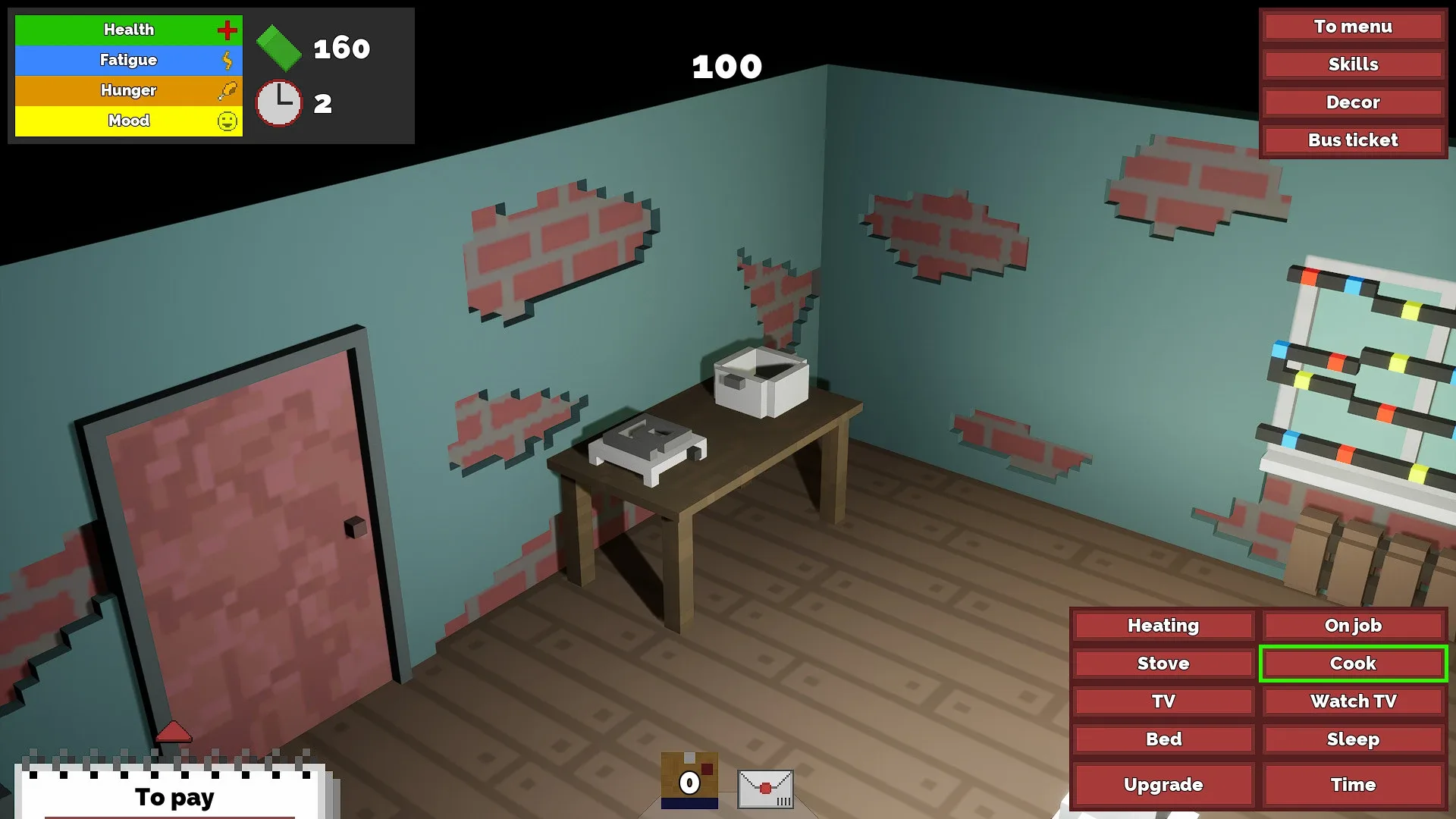This screenshot has width=1456, height=819.
Task: Open the sealed envelope mail icon
Action: pos(765,789)
